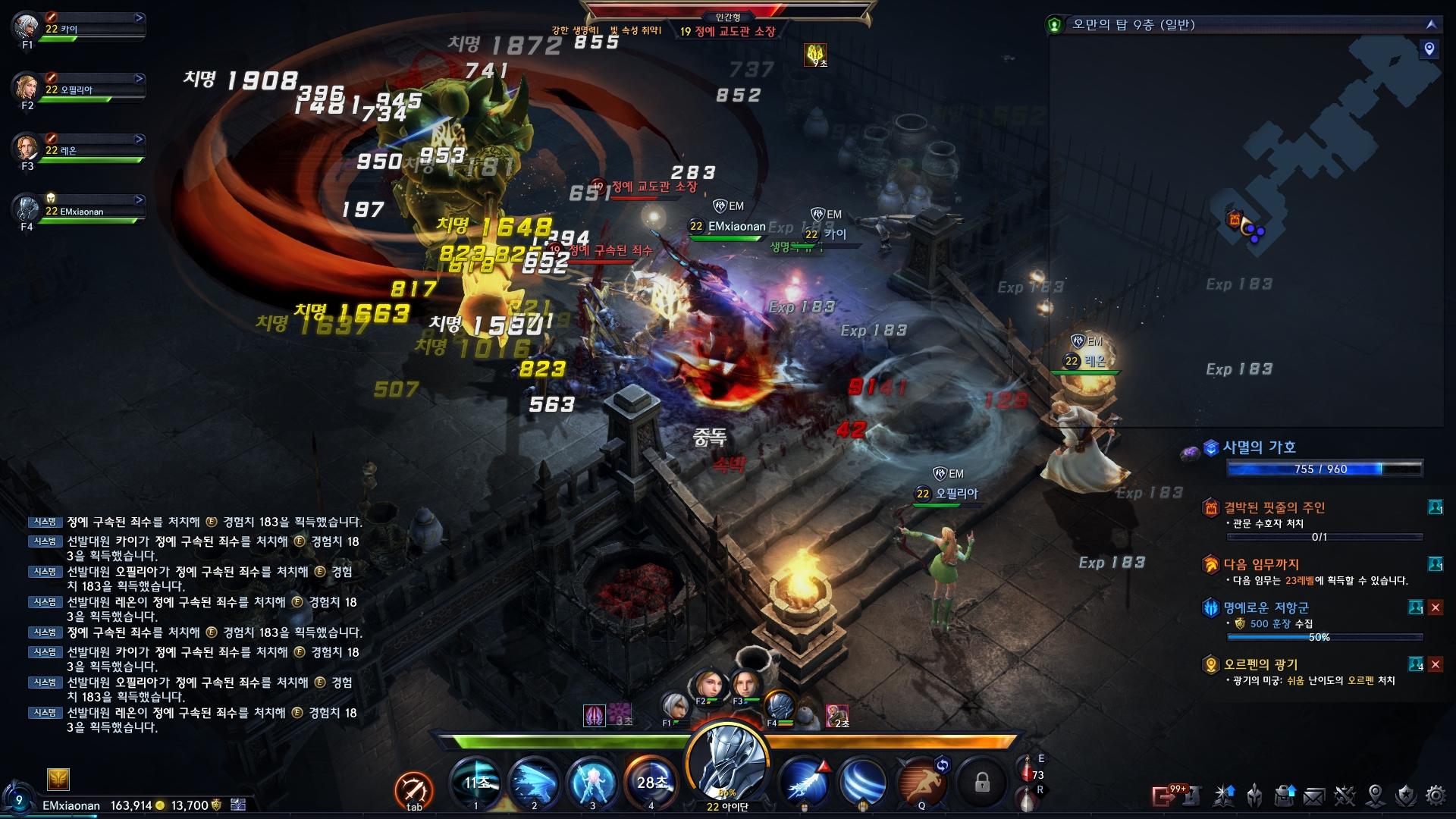Image resolution: width=1456 pixels, height=819 pixels.
Task: Activate the angelic figure skill in slot 3
Action: (x=592, y=782)
